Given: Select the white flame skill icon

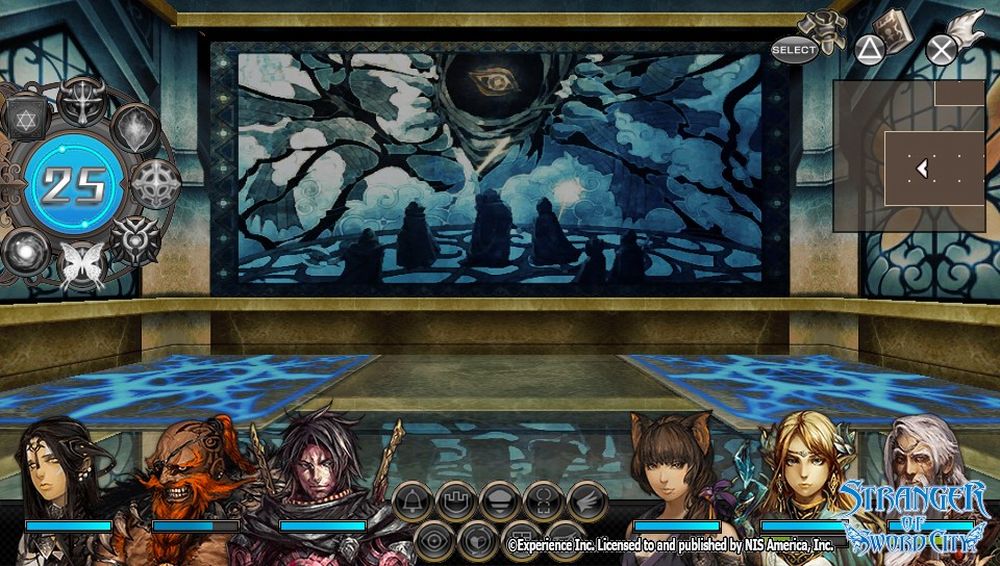Looking at the screenshot, I should [134, 127].
